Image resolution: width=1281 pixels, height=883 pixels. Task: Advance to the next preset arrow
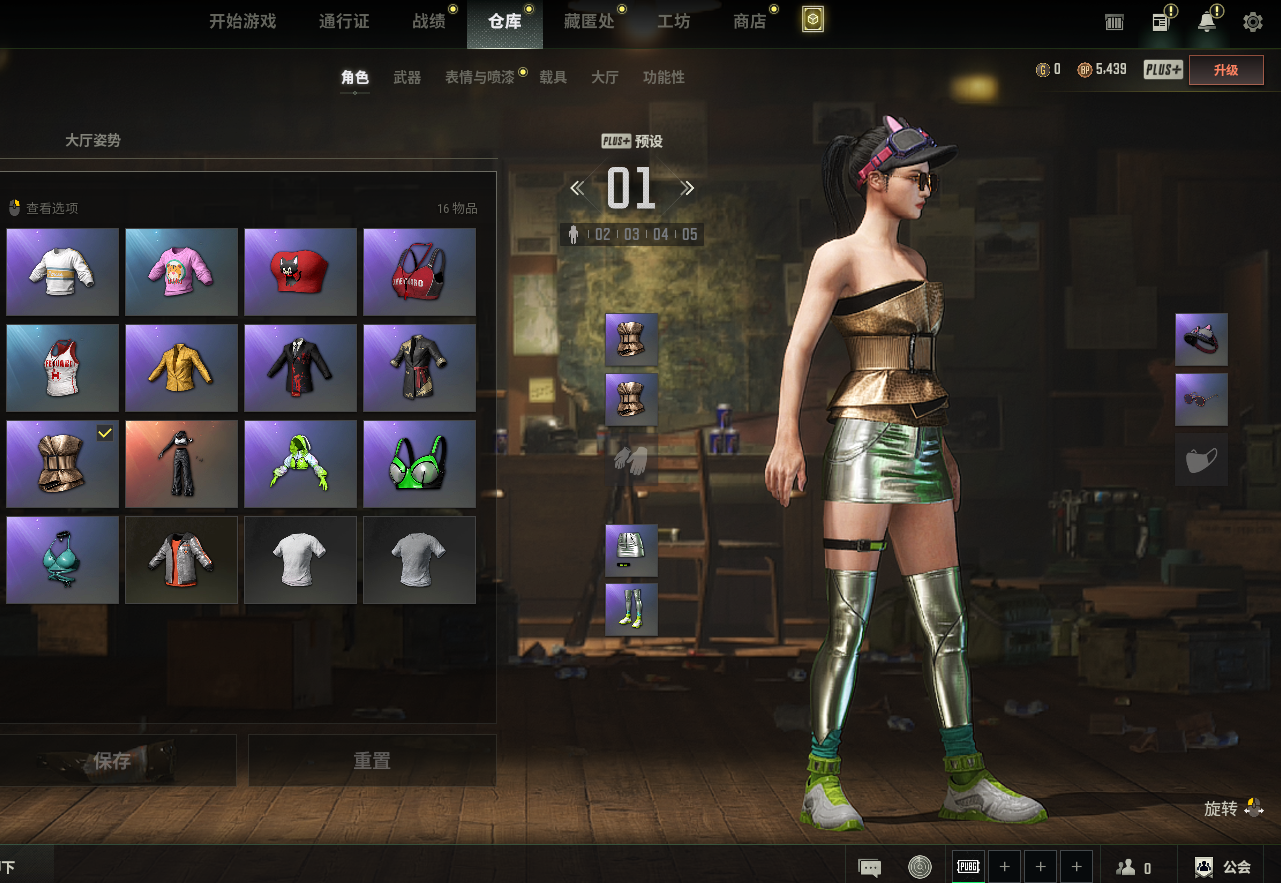click(687, 188)
